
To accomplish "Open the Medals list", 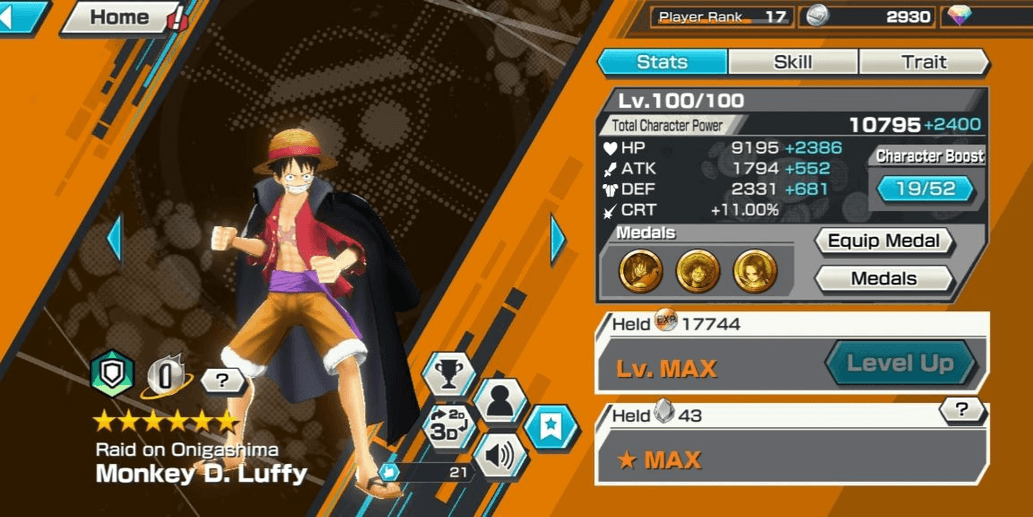I will tap(883, 279).
